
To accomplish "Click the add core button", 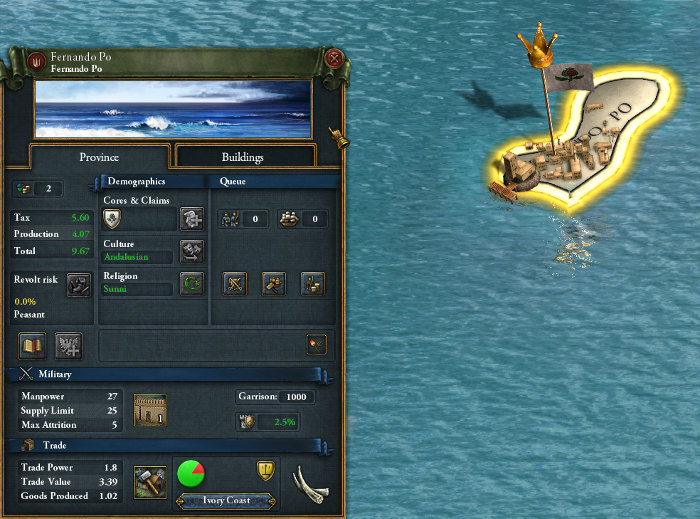I will pos(191,220).
